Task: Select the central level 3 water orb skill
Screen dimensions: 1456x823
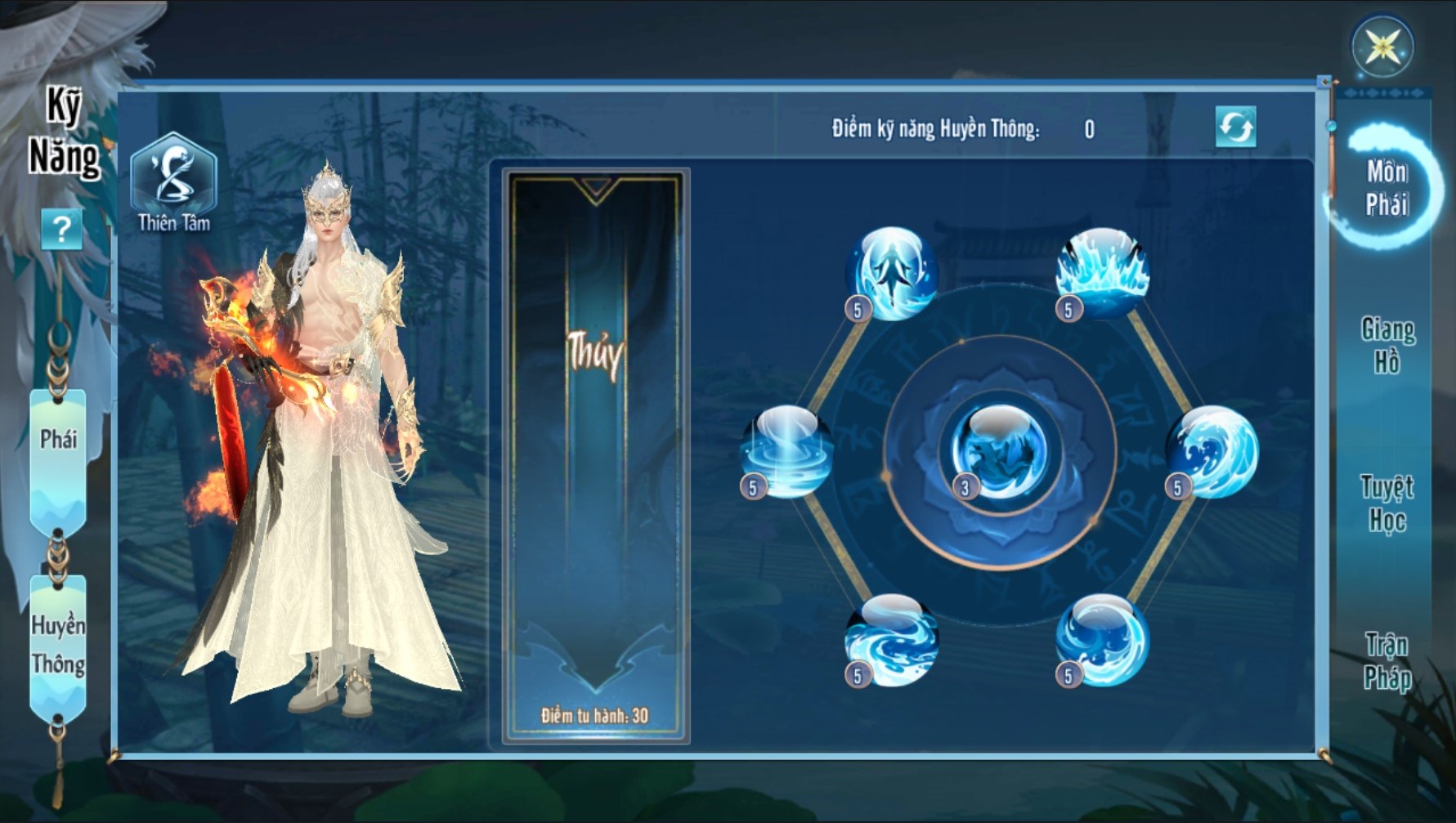Action: (999, 452)
